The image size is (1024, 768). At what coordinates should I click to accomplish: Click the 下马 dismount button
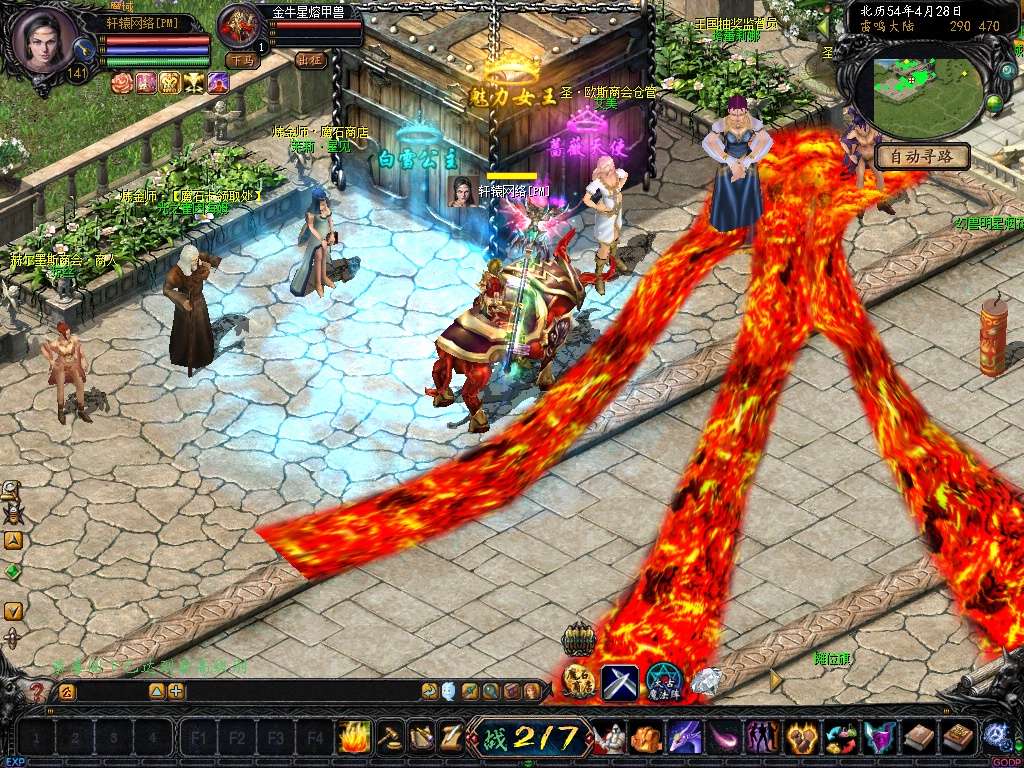pyautogui.click(x=241, y=60)
